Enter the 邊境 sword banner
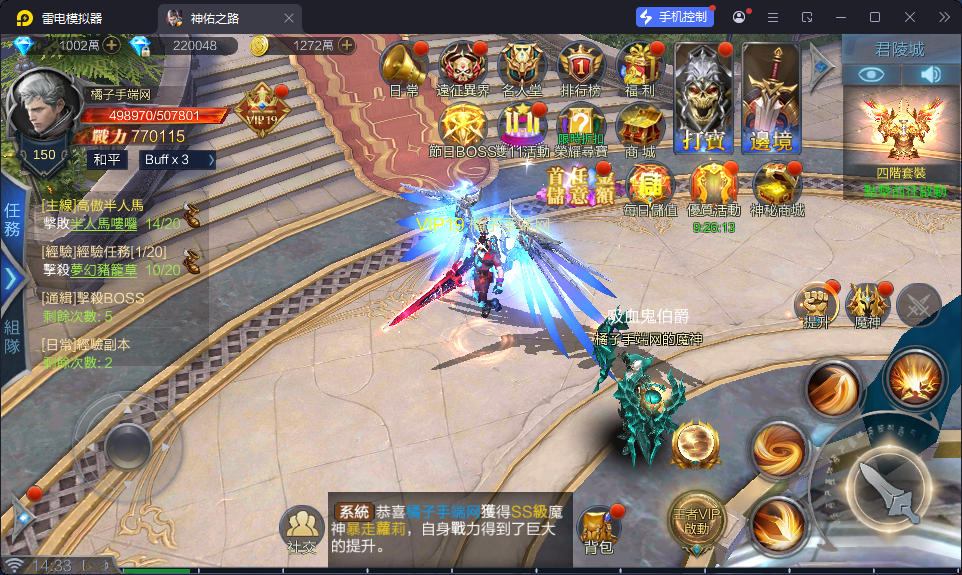The image size is (962, 575). pyautogui.click(x=770, y=97)
